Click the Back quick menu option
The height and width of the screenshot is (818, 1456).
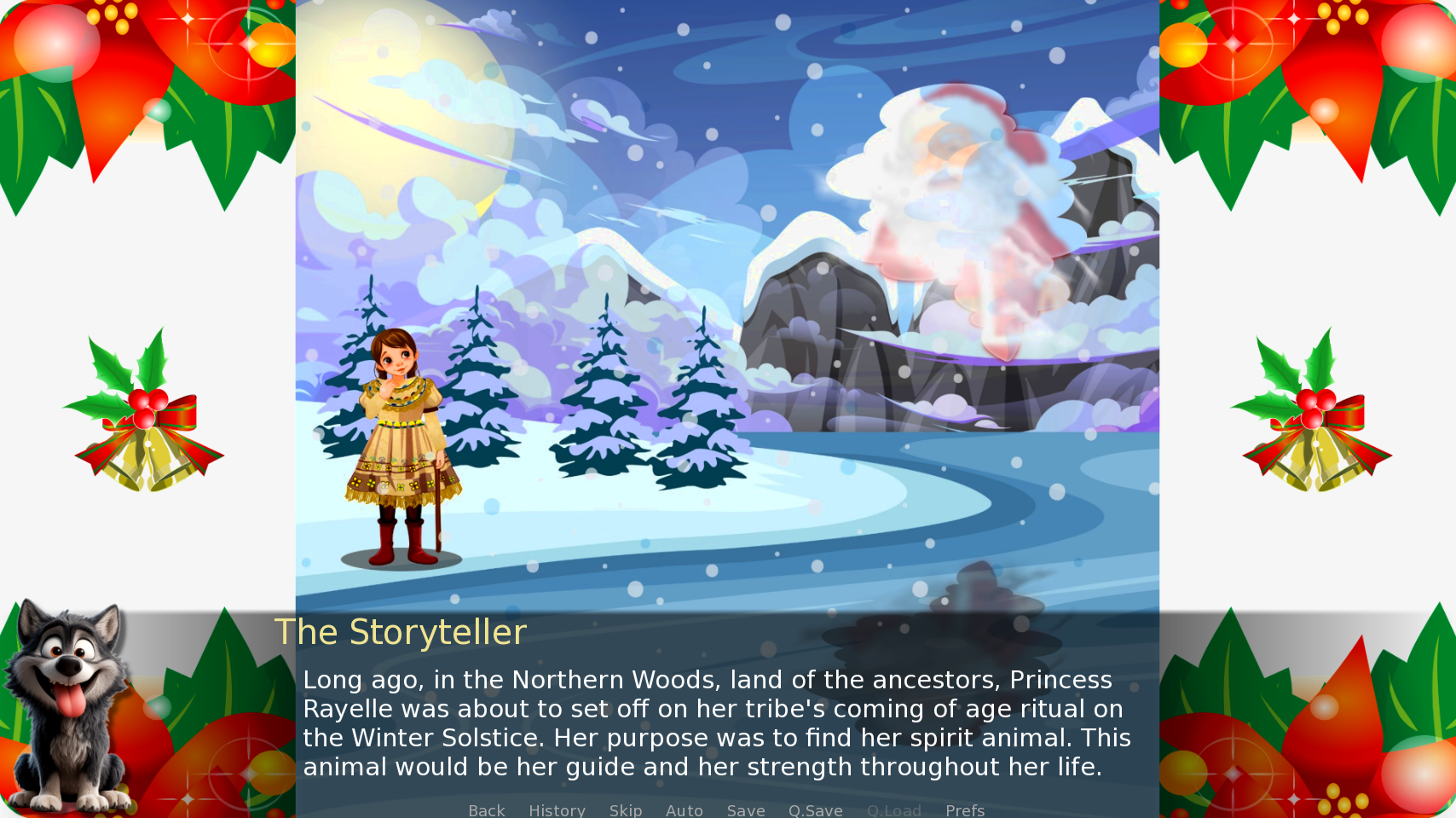click(486, 810)
